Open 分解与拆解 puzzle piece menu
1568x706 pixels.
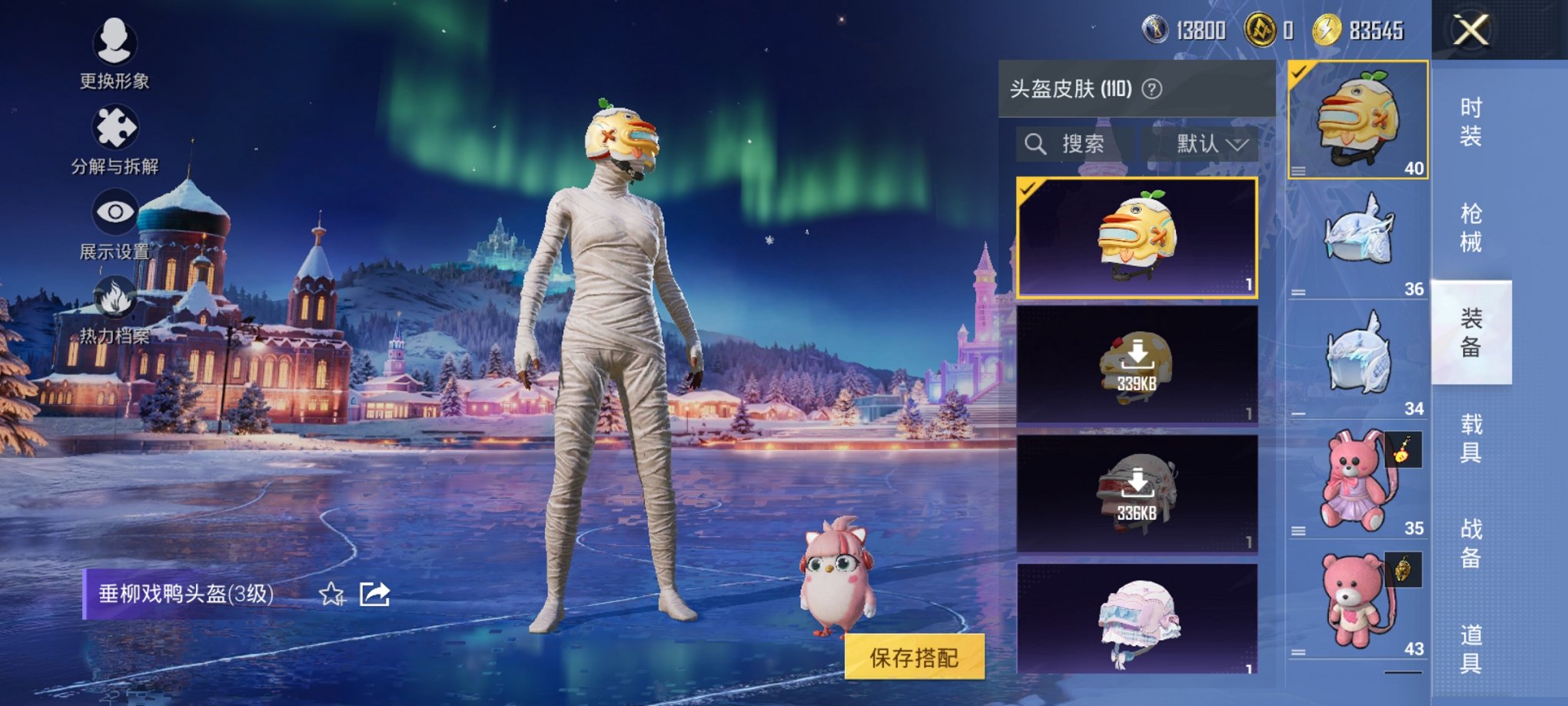115,137
